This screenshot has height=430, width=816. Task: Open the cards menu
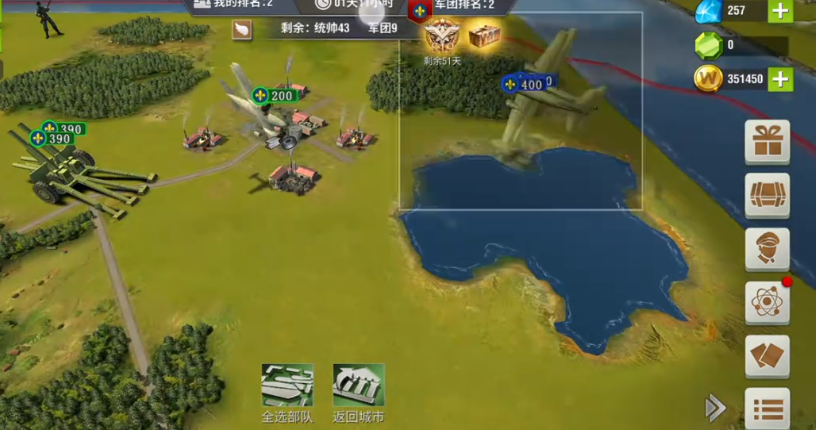[767, 355]
